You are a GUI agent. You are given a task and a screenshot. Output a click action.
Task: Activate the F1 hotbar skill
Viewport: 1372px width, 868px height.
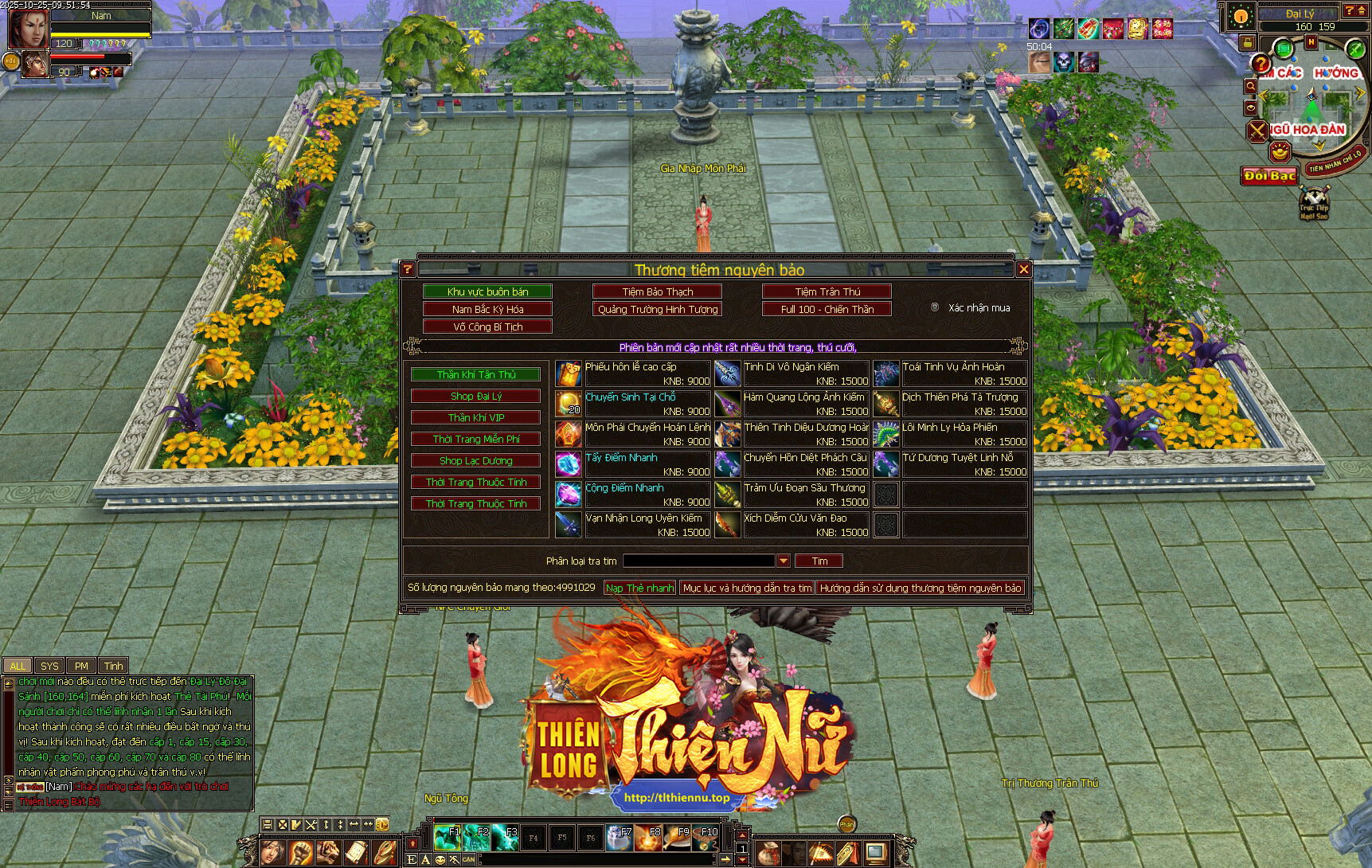447,837
